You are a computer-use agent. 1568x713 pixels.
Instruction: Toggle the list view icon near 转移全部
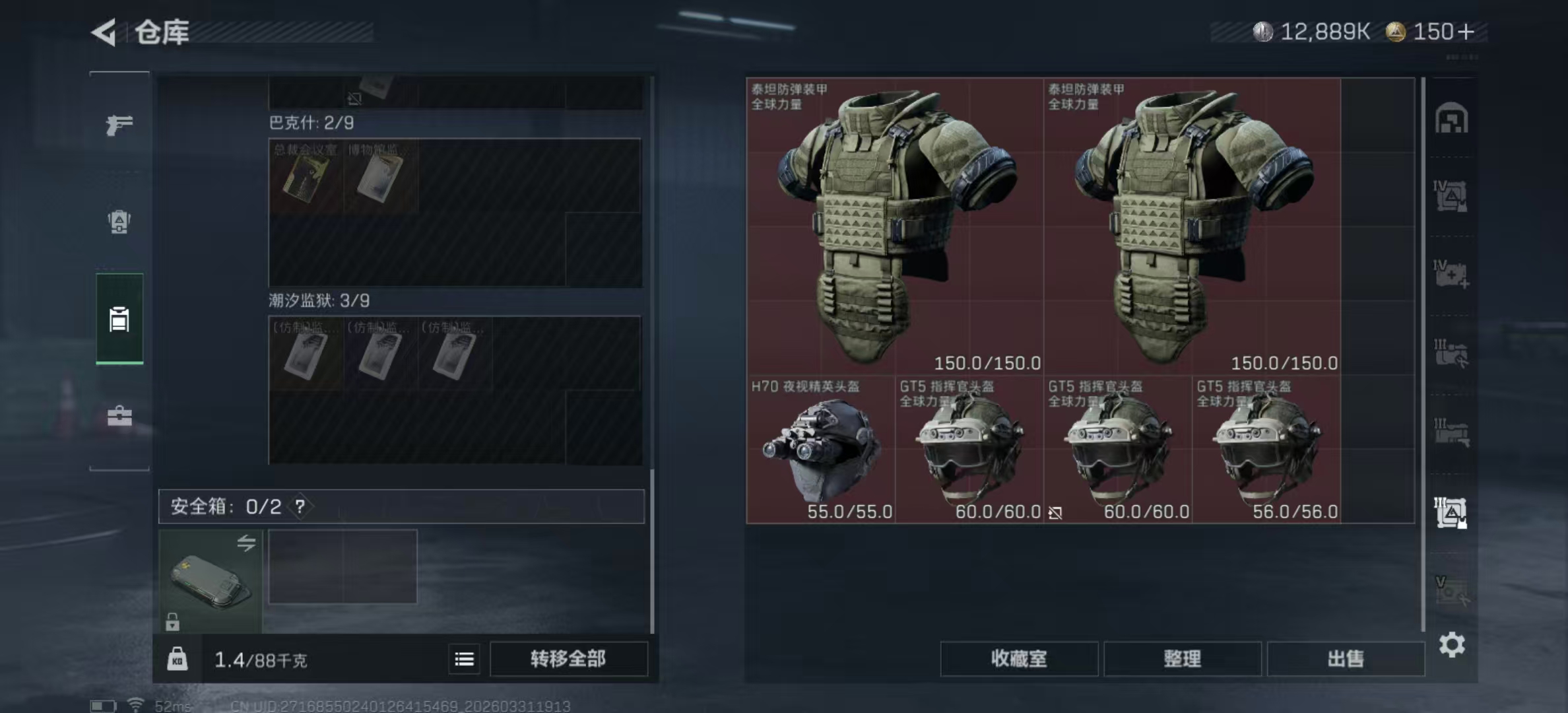[464, 659]
